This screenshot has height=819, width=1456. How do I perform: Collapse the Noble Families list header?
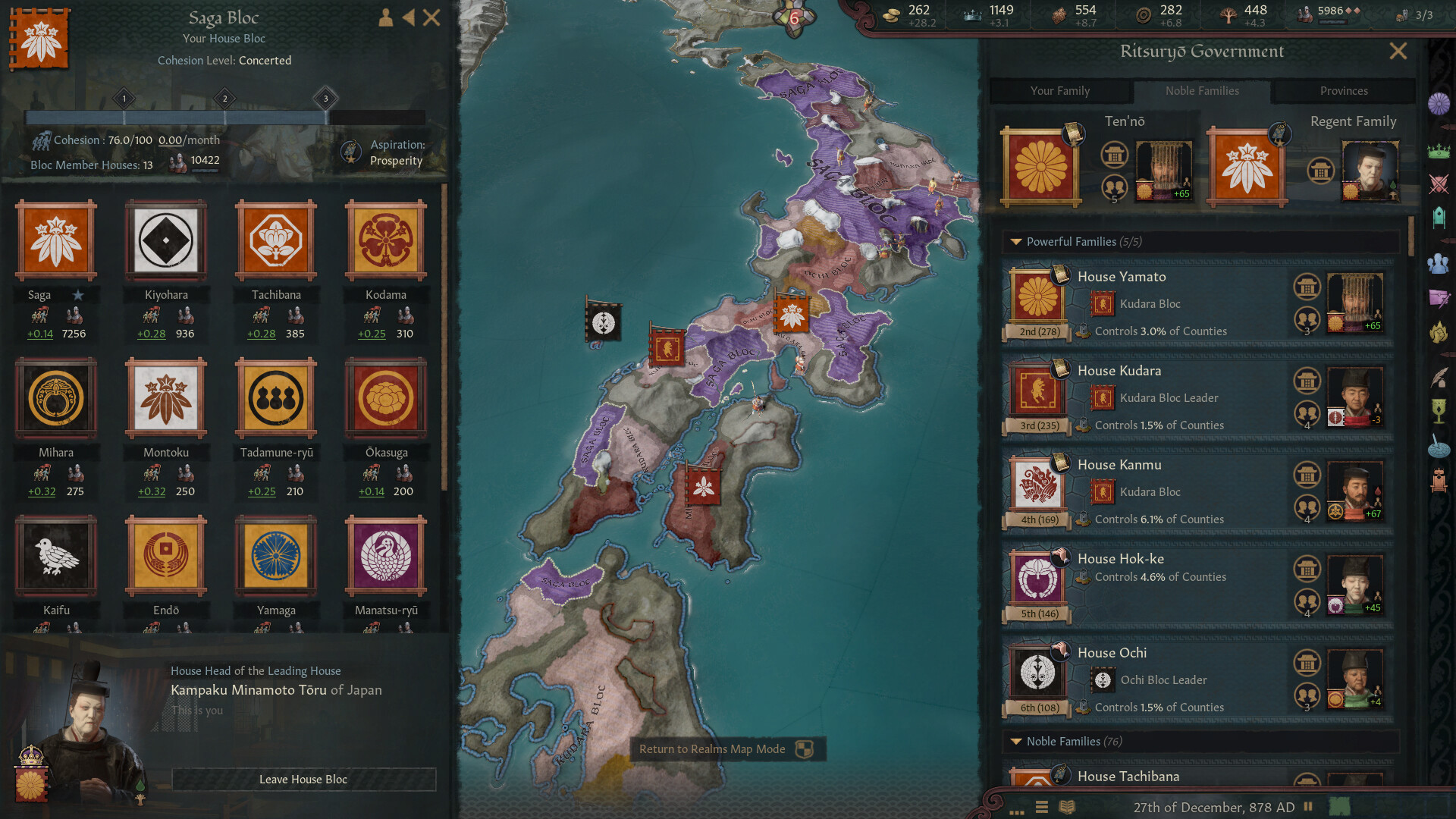tap(1016, 742)
